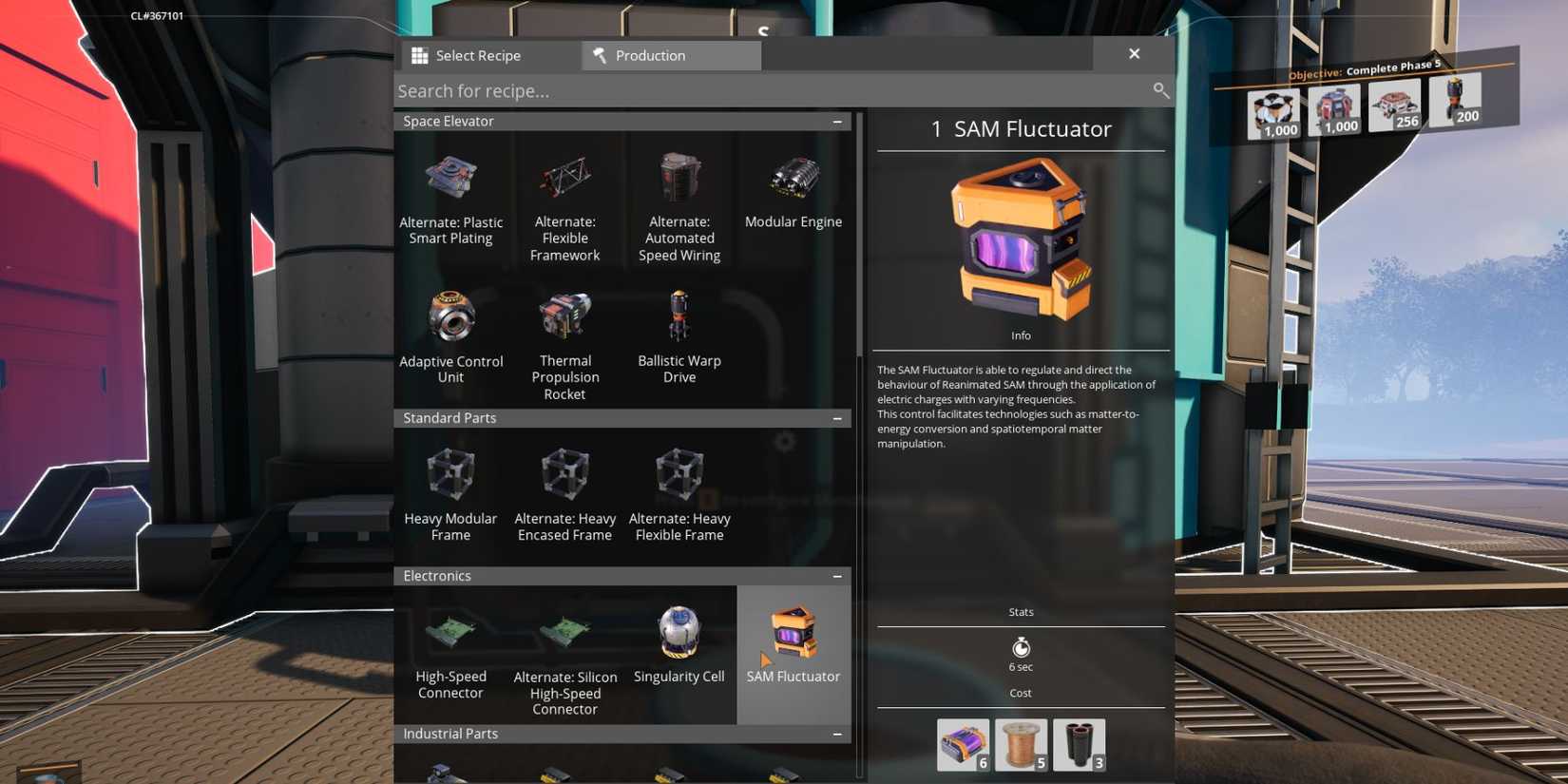Screen dimensions: 1568x784
Task: Select the Alternate: Plastic Smart Plating recipe
Action: (451, 190)
